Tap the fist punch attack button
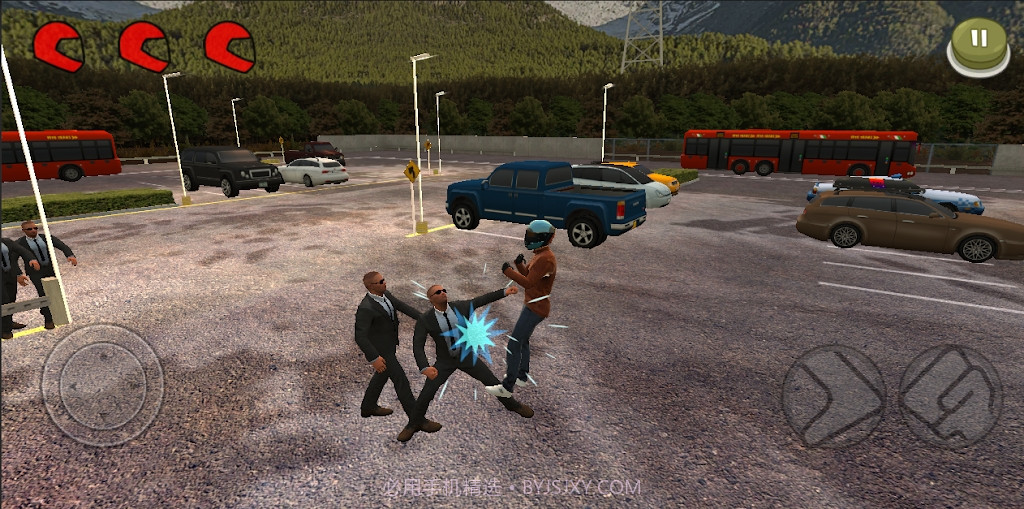 click(x=949, y=396)
